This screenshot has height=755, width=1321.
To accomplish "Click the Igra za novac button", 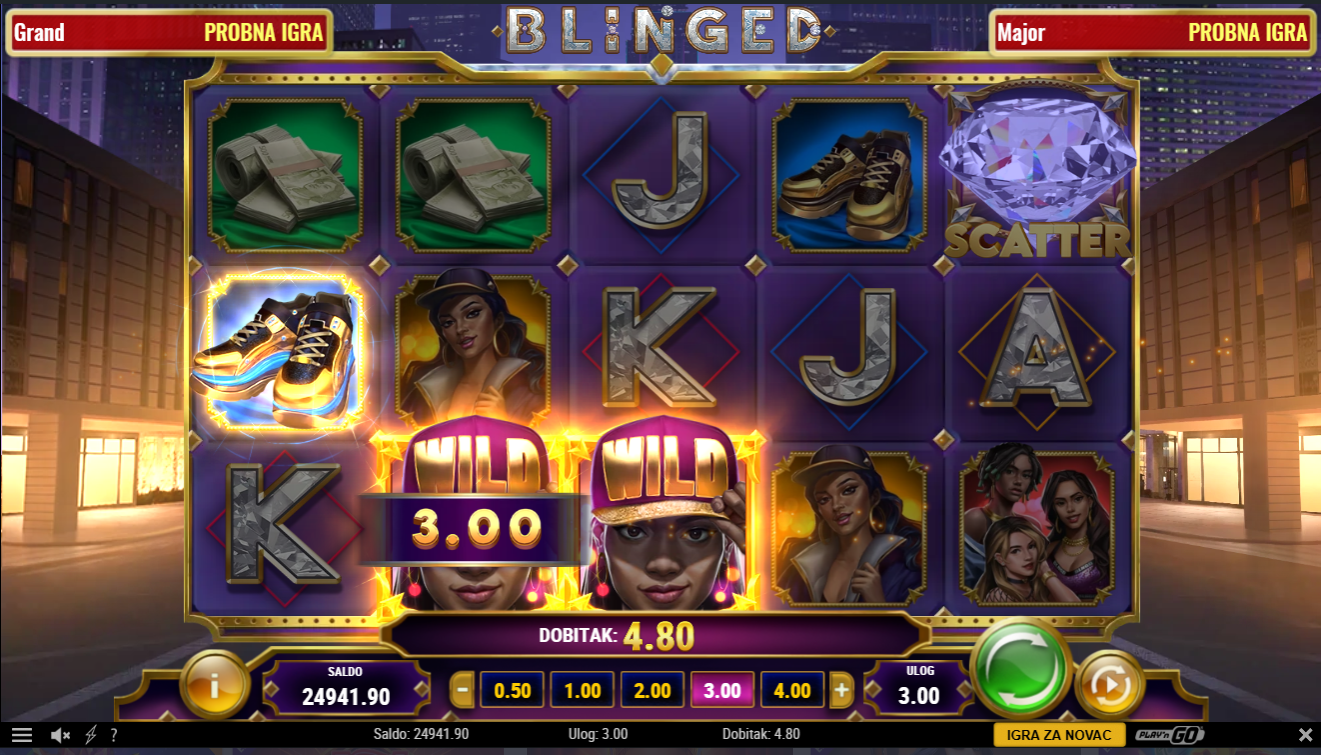I will pyautogui.click(x=1059, y=735).
